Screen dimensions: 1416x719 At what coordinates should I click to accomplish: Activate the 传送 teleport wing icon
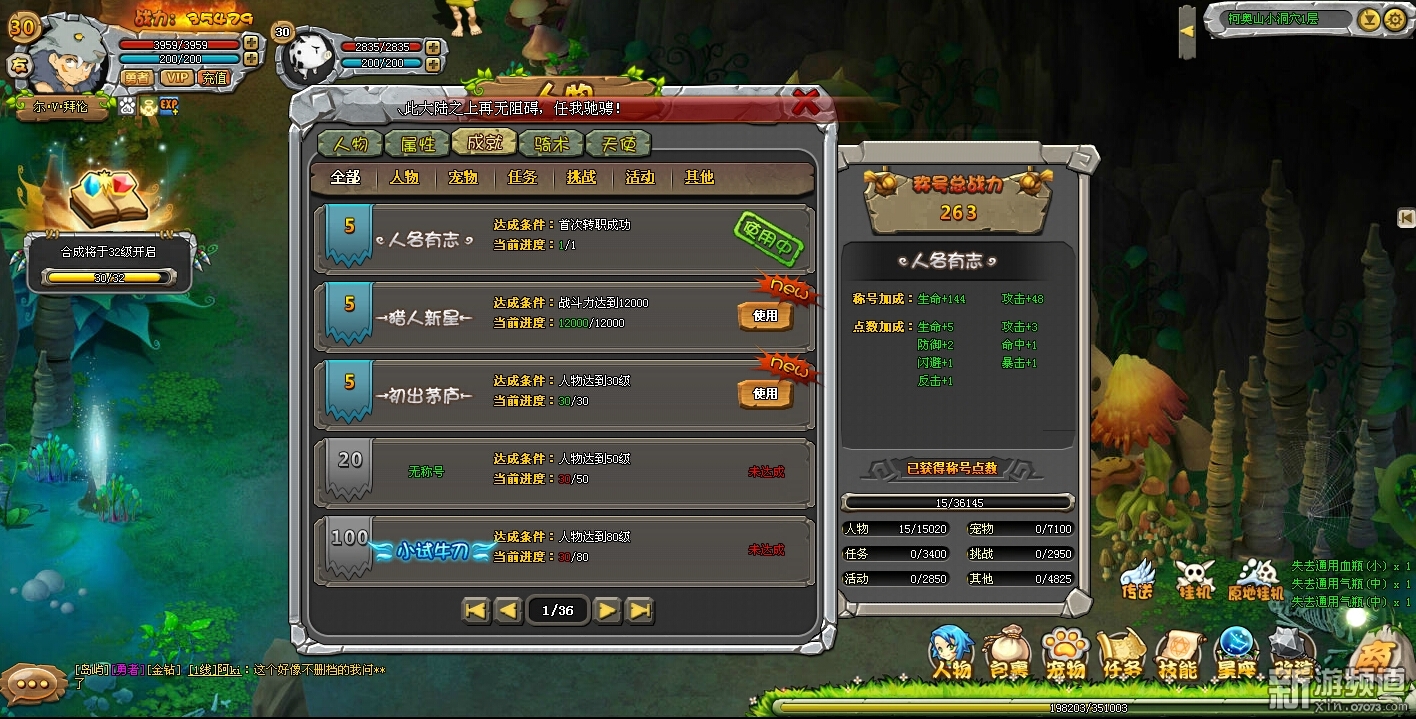coord(1137,578)
